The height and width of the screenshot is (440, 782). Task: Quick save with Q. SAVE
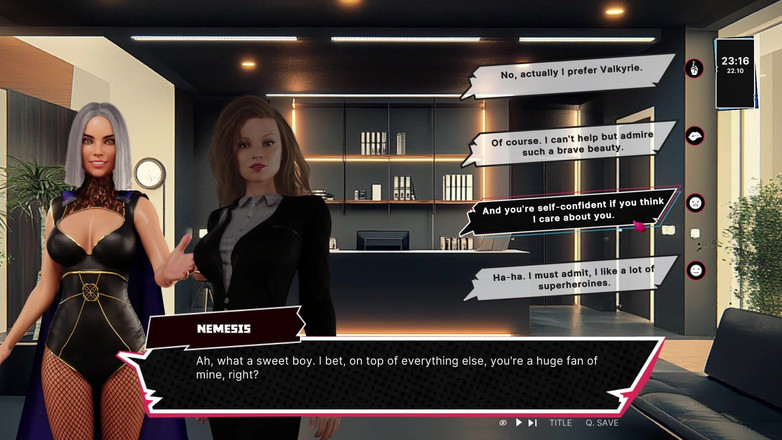click(x=602, y=423)
